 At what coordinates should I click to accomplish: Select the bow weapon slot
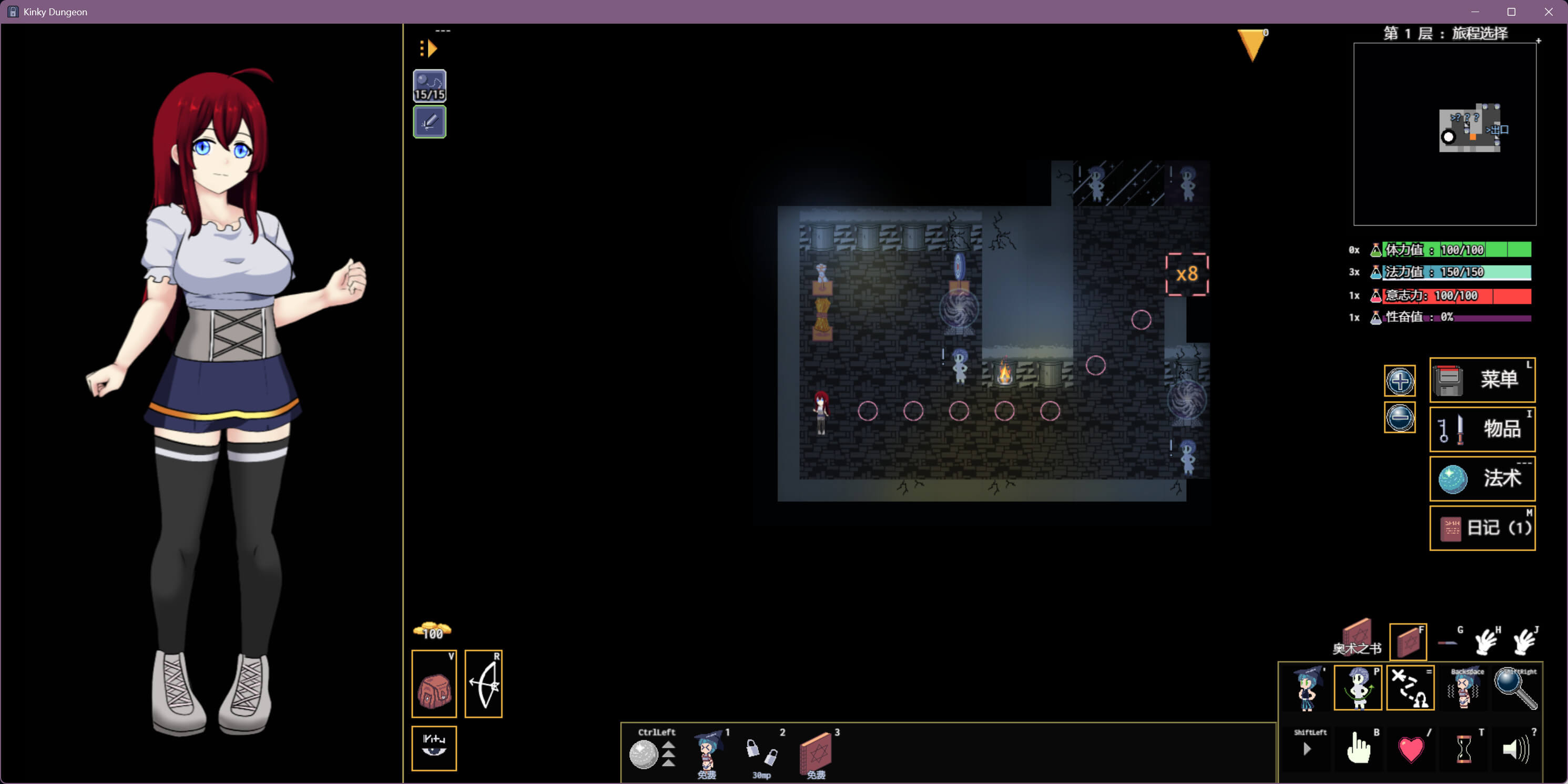tap(483, 684)
